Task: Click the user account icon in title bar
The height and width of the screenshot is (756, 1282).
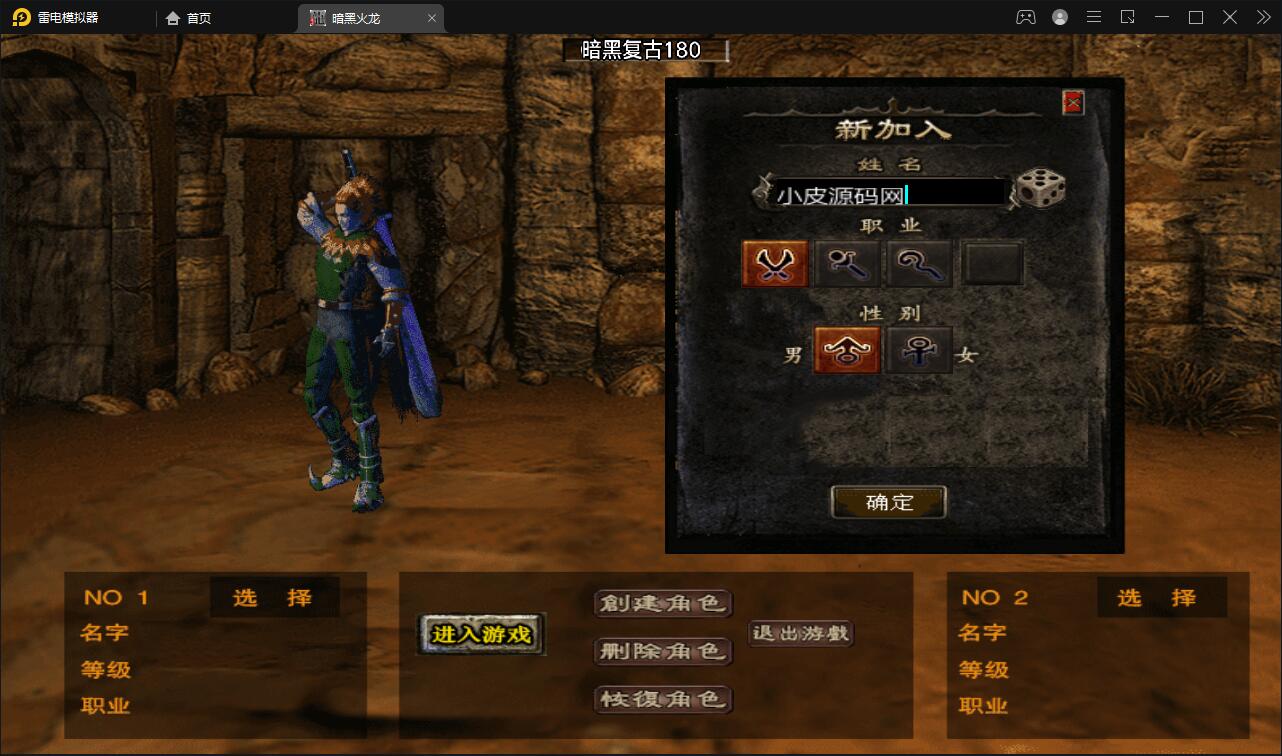Action: click(1059, 16)
